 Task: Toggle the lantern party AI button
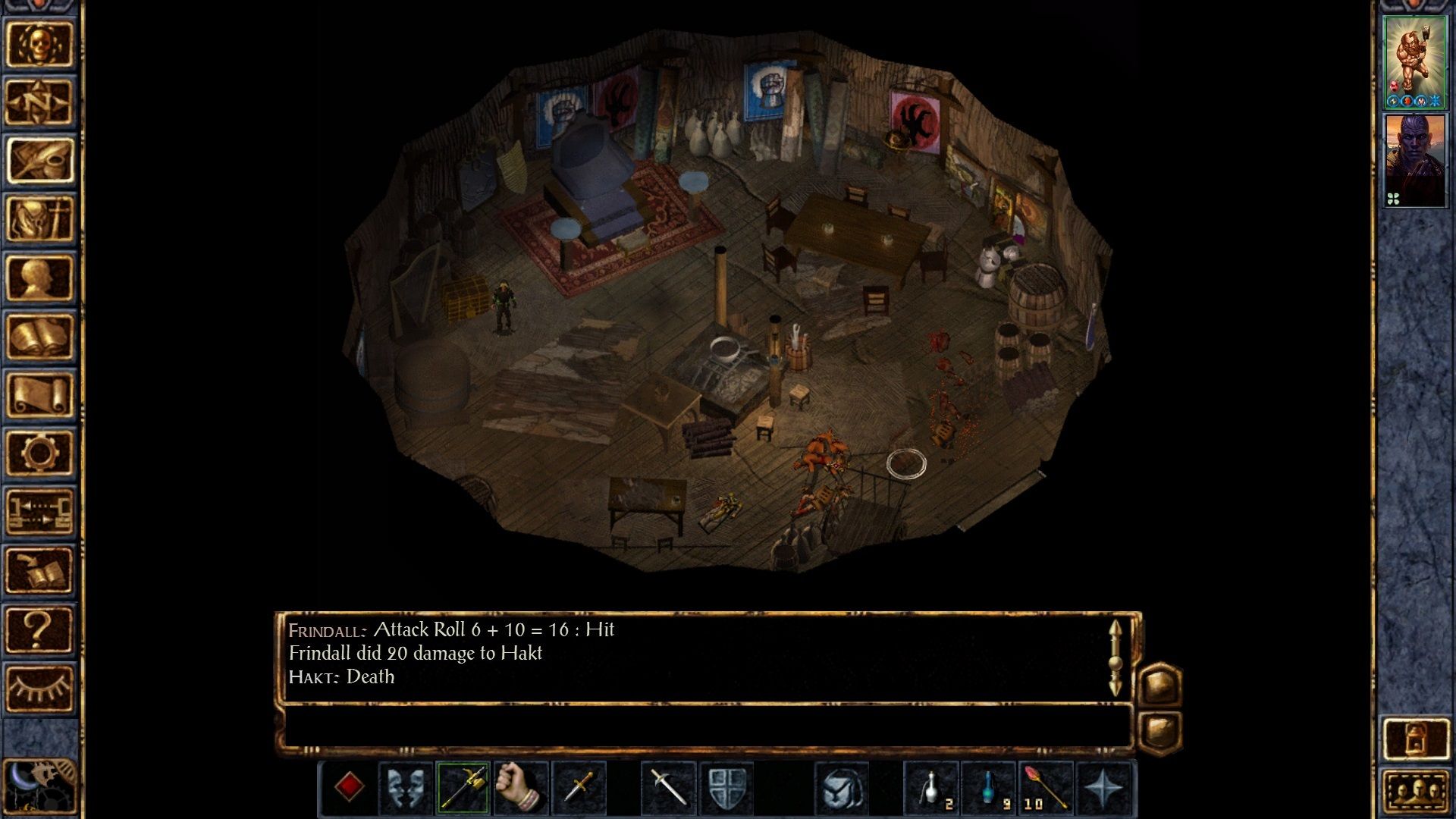tap(1416, 738)
